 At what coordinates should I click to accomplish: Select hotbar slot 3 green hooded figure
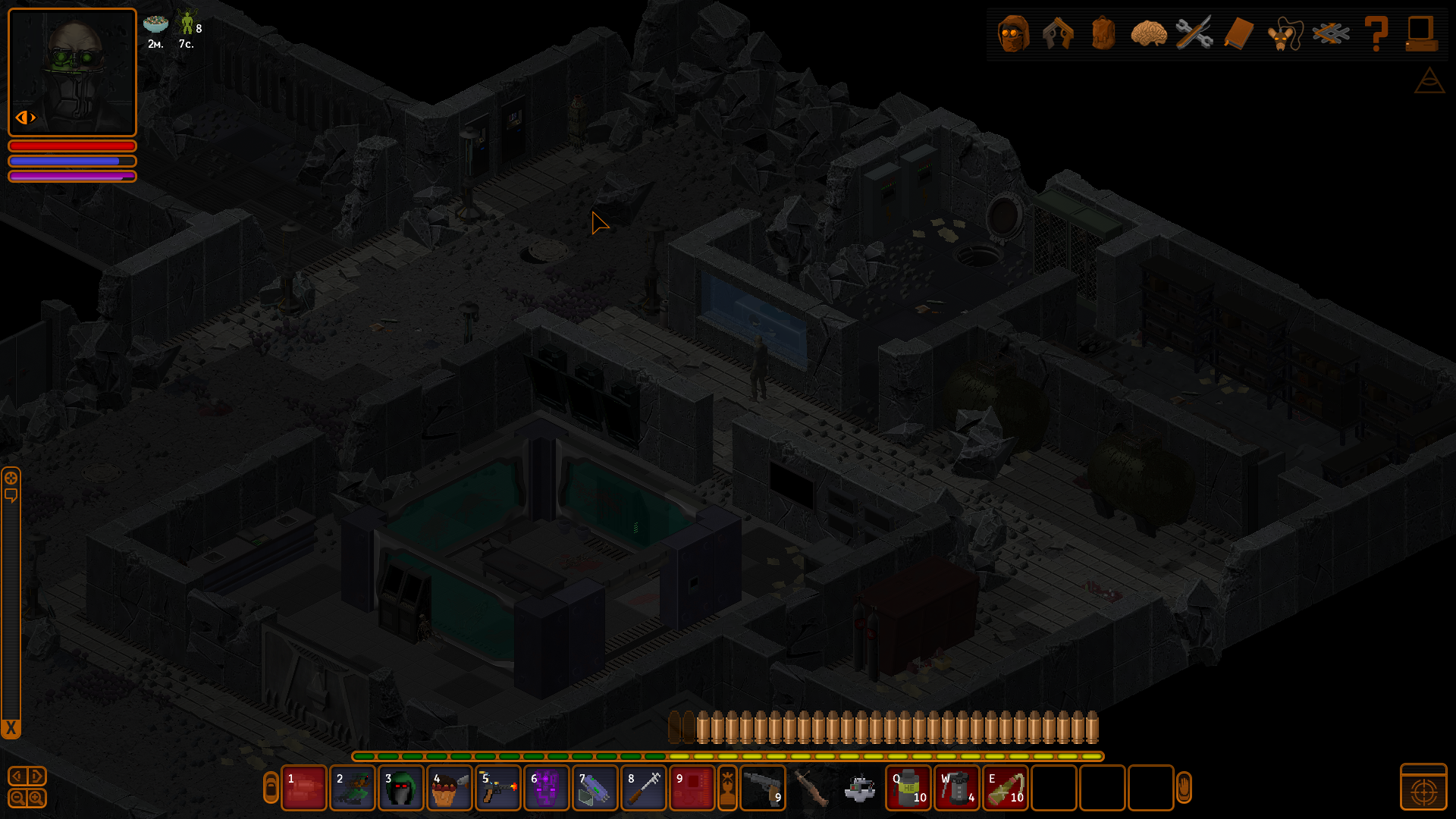(400, 789)
